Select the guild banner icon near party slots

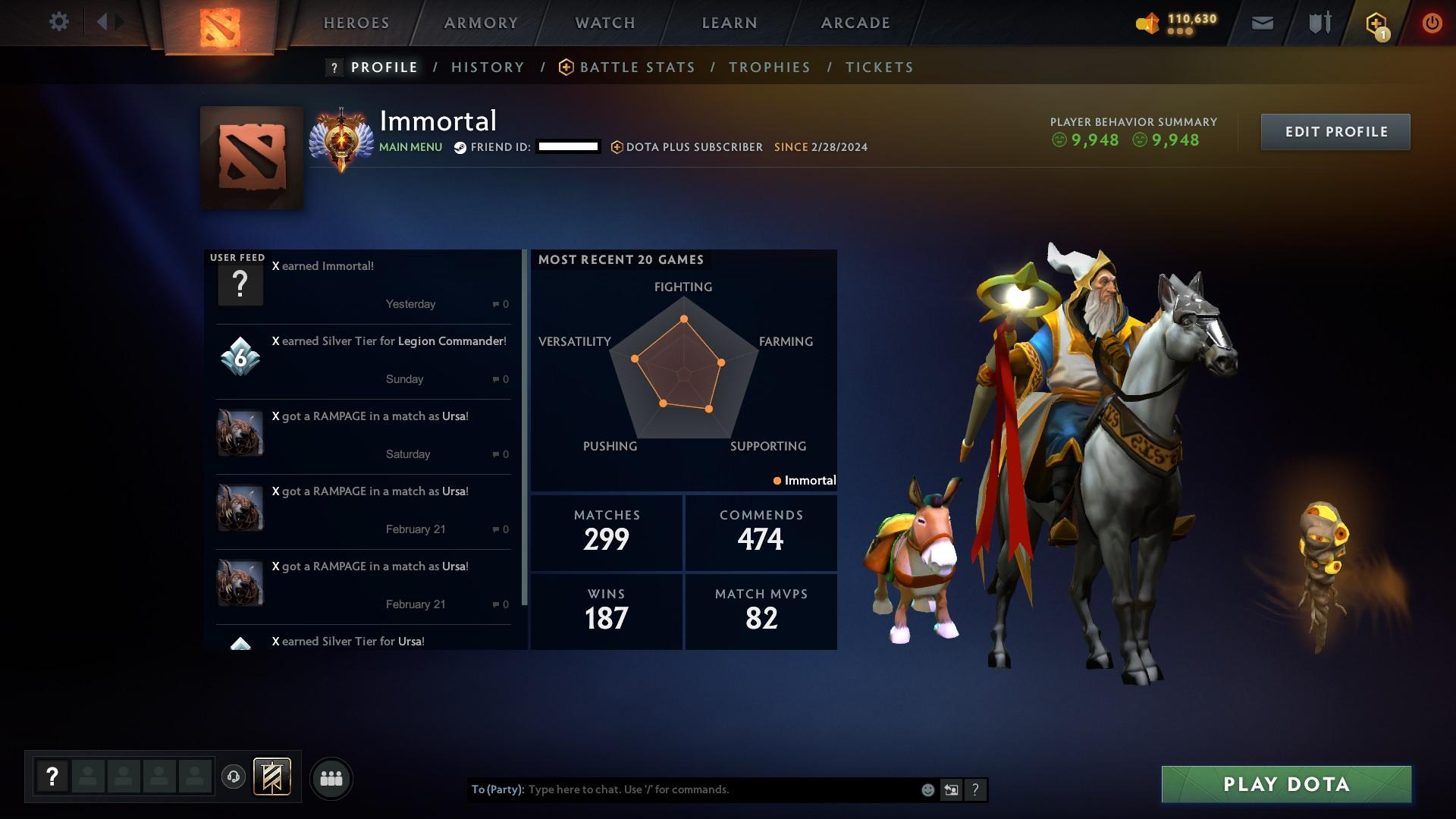point(271,777)
